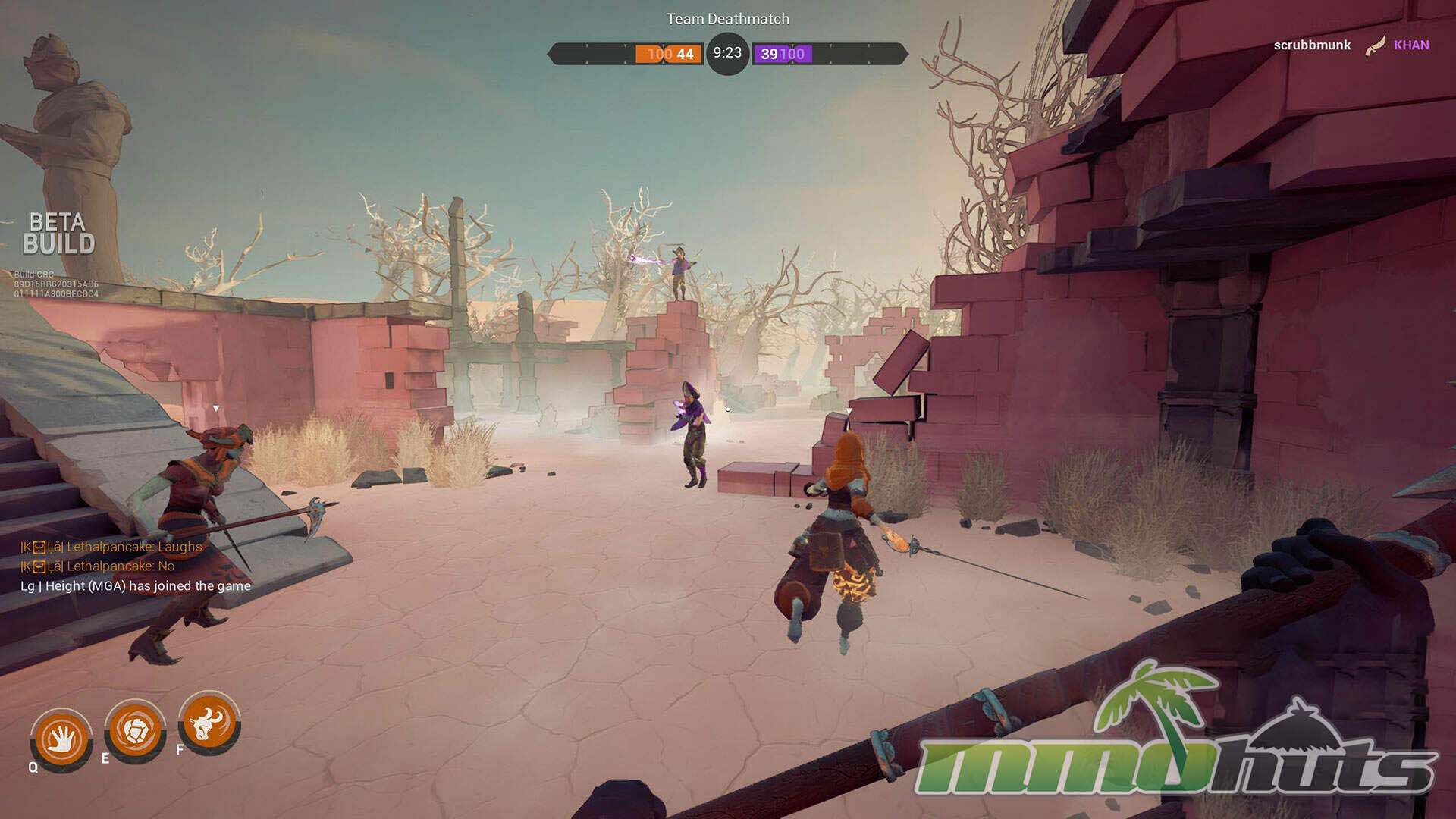Viewport: 1456px width, 819px height.
Task: Use the rock boulder ability icon
Action: click(135, 731)
